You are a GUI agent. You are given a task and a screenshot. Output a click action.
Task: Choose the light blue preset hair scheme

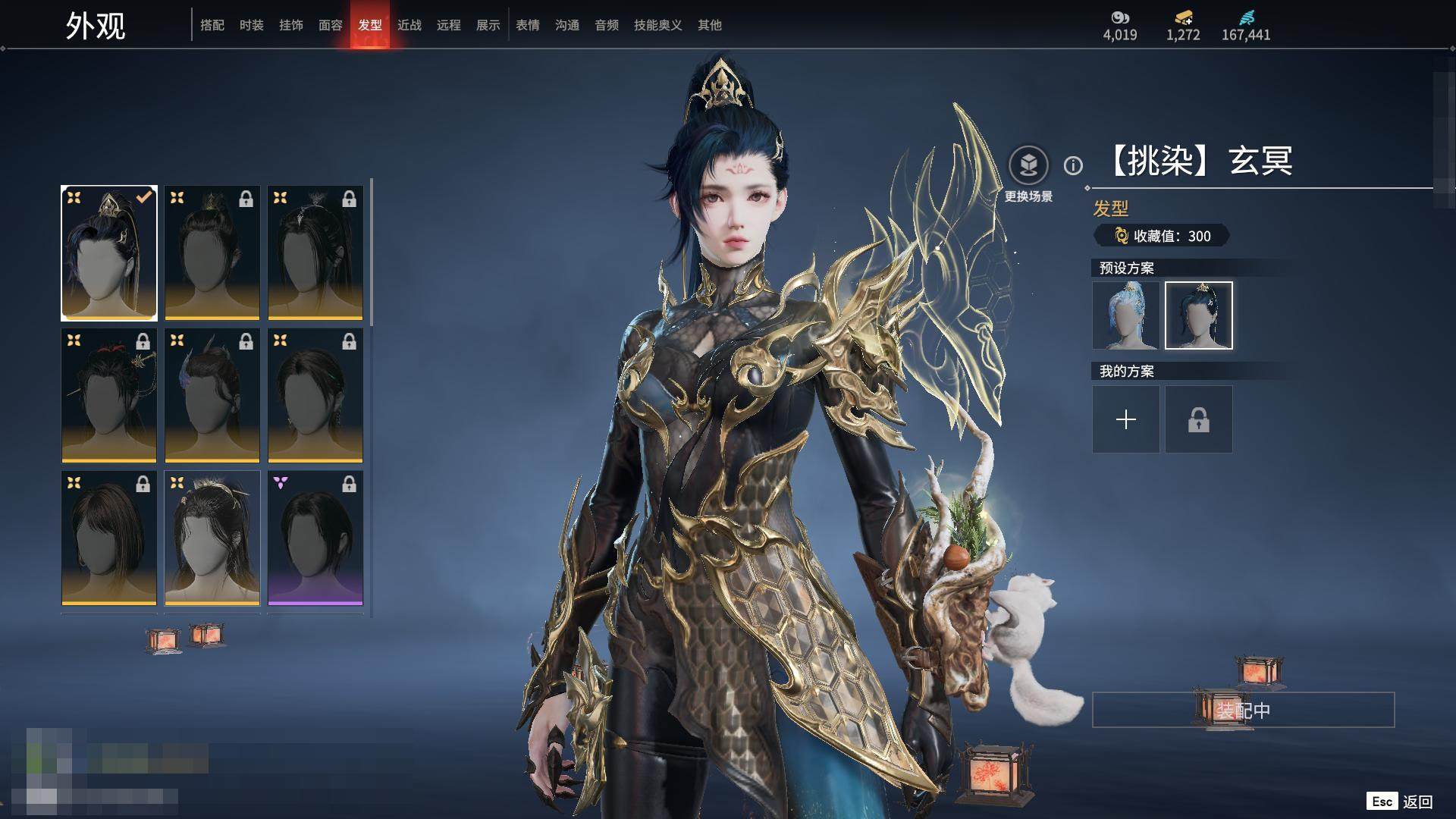1126,315
